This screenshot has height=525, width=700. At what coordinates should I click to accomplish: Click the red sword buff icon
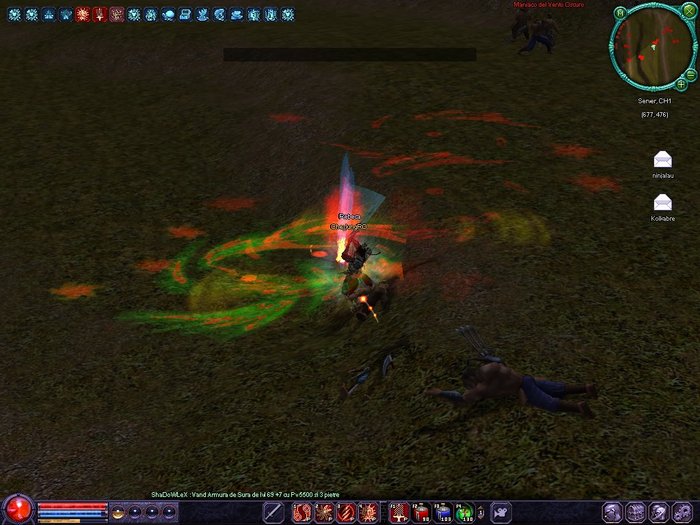tap(100, 15)
